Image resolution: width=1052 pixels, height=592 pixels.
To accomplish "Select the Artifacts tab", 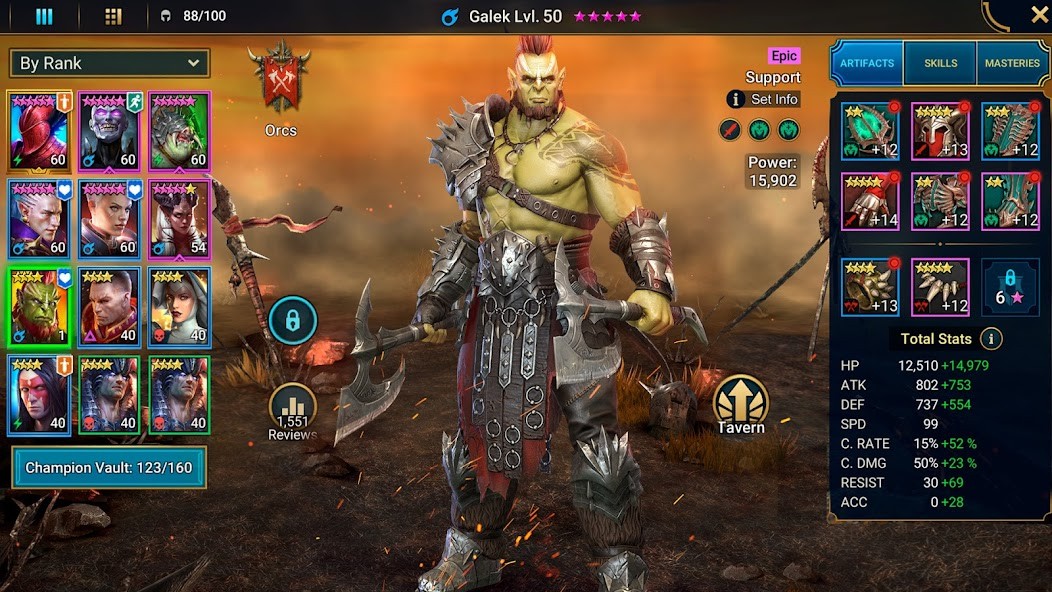I will point(867,63).
